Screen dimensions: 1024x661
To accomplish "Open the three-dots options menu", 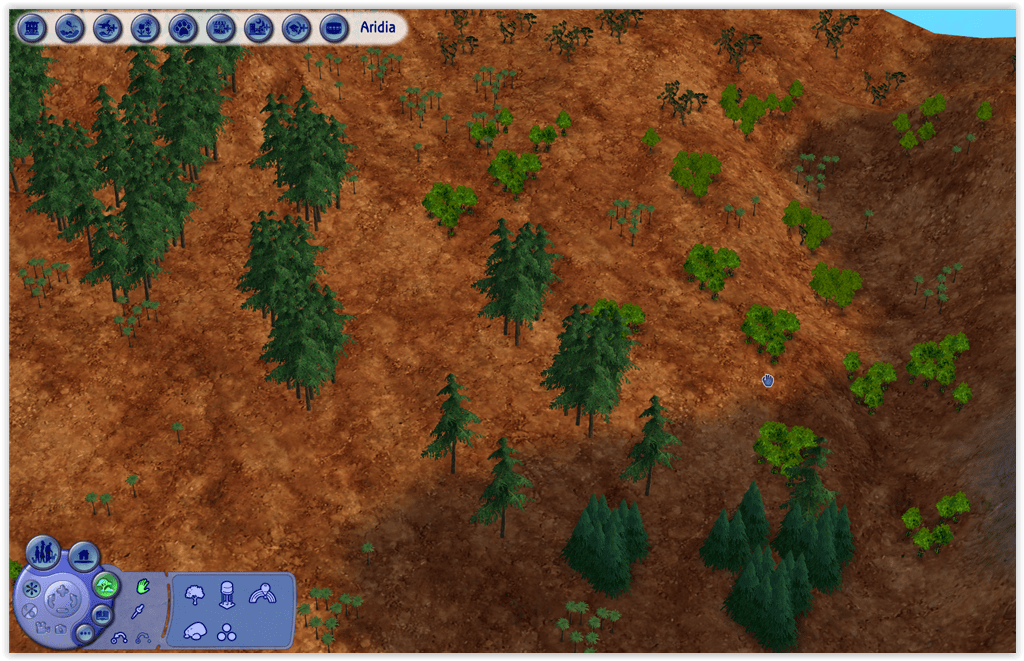I will pos(84,633).
